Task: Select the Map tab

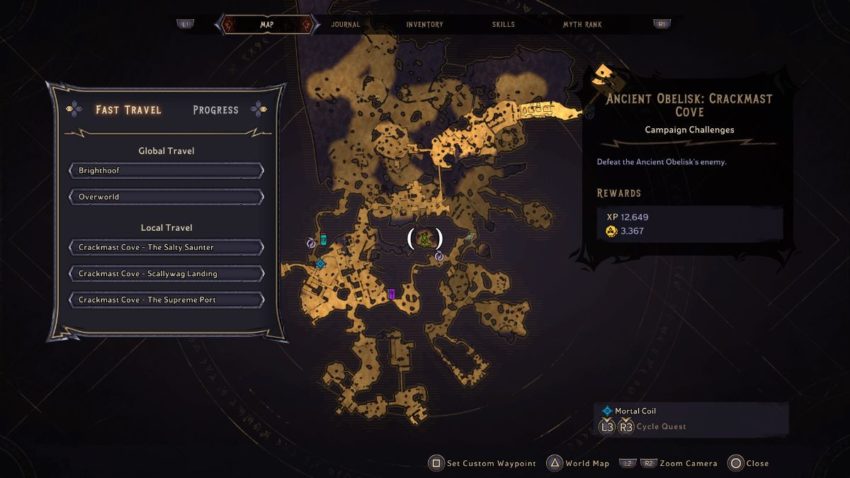Action: pyautogui.click(x=266, y=24)
